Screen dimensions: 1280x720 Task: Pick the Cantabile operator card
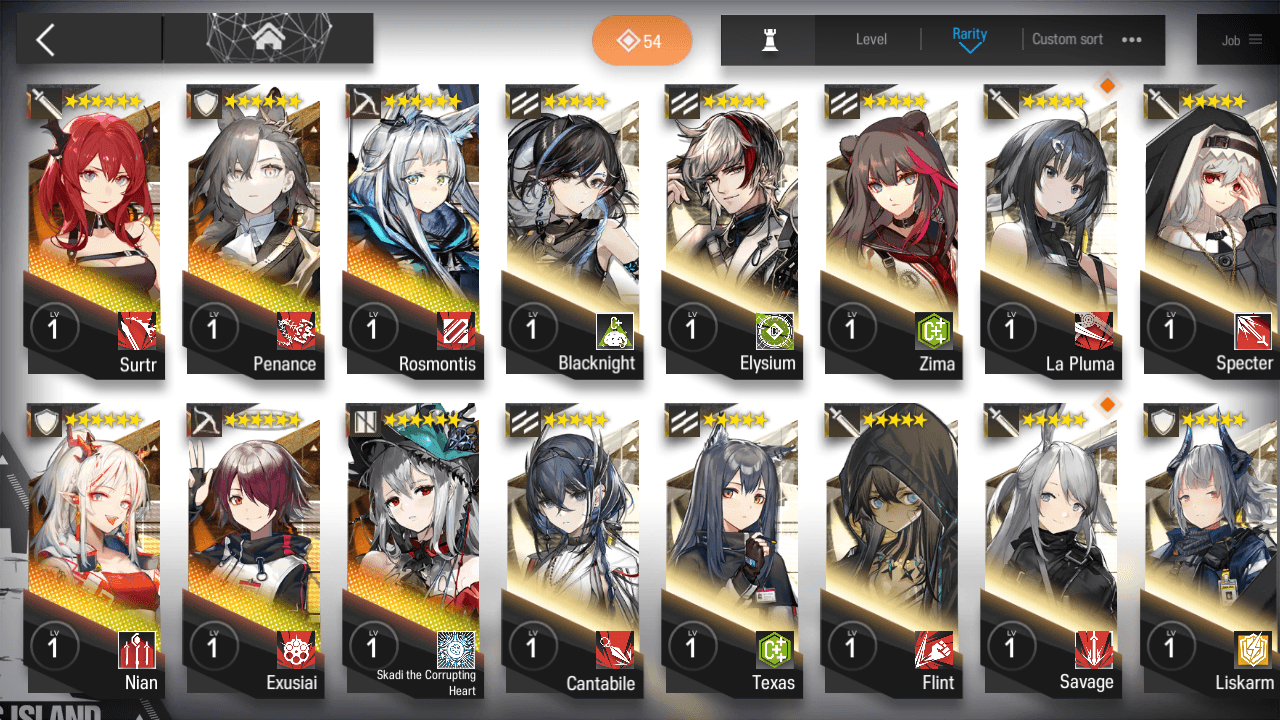point(574,550)
